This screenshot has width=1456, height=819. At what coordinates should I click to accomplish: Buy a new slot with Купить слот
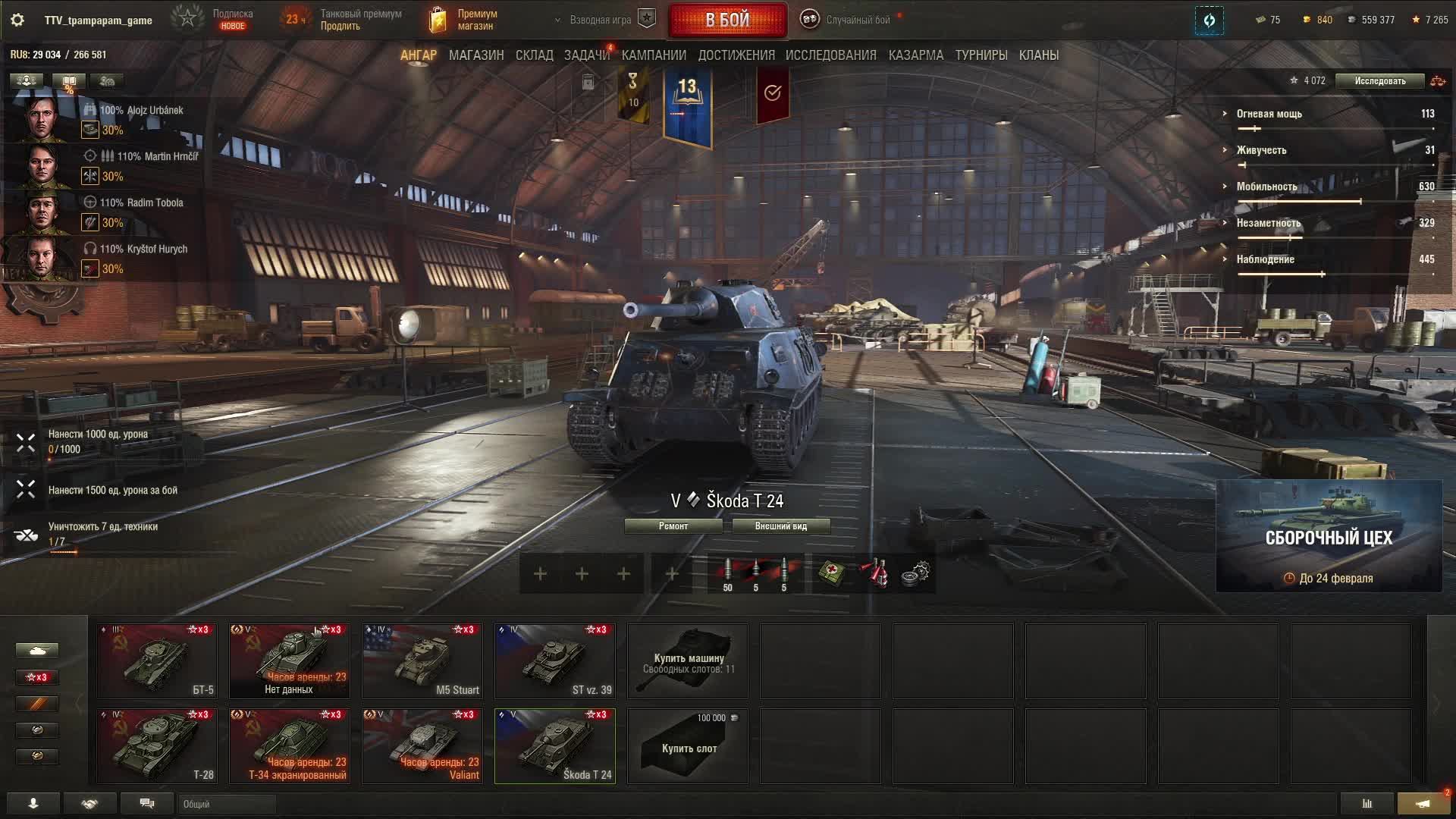pos(688,745)
